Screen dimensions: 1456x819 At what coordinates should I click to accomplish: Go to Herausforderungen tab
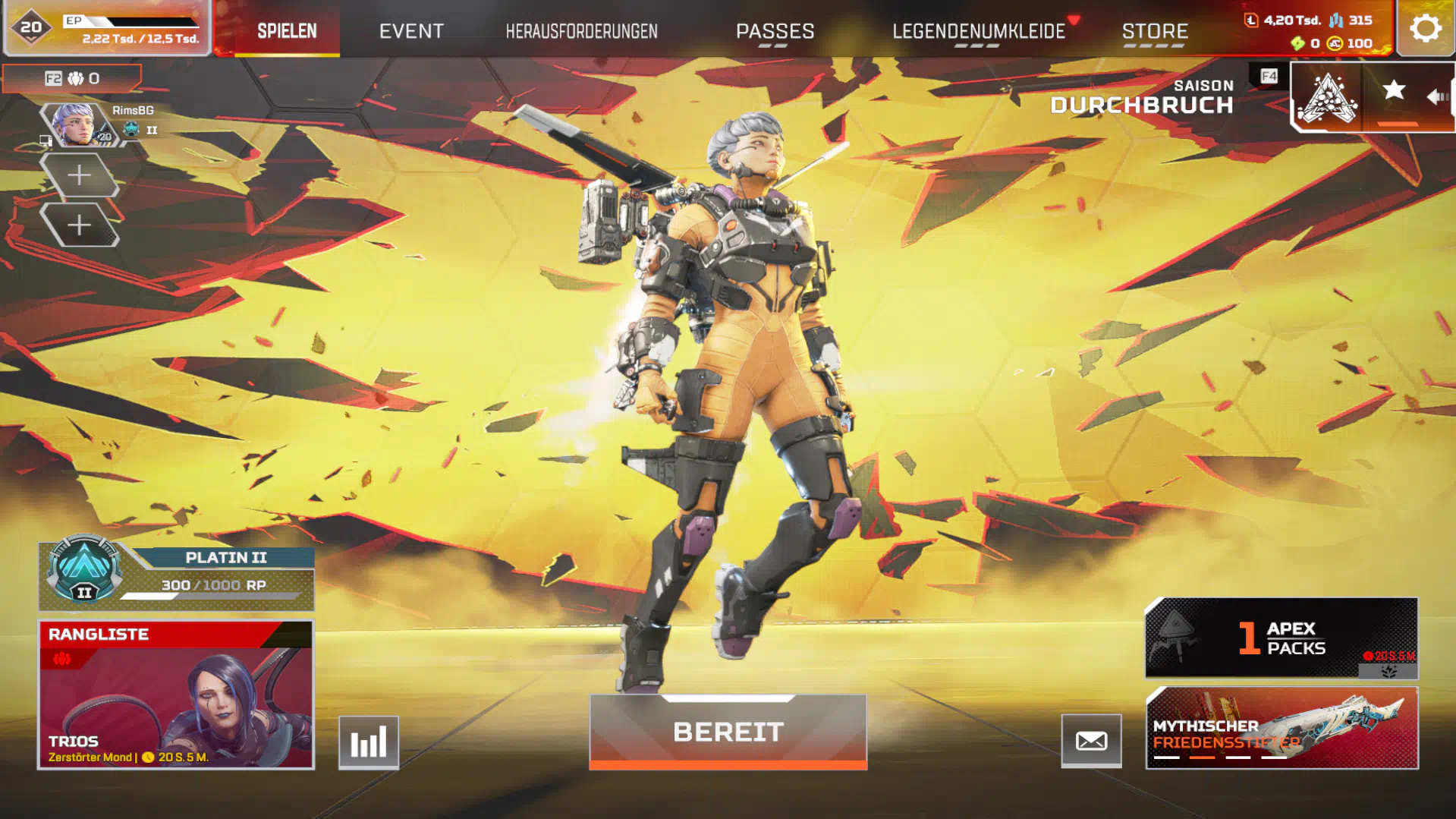click(x=581, y=31)
